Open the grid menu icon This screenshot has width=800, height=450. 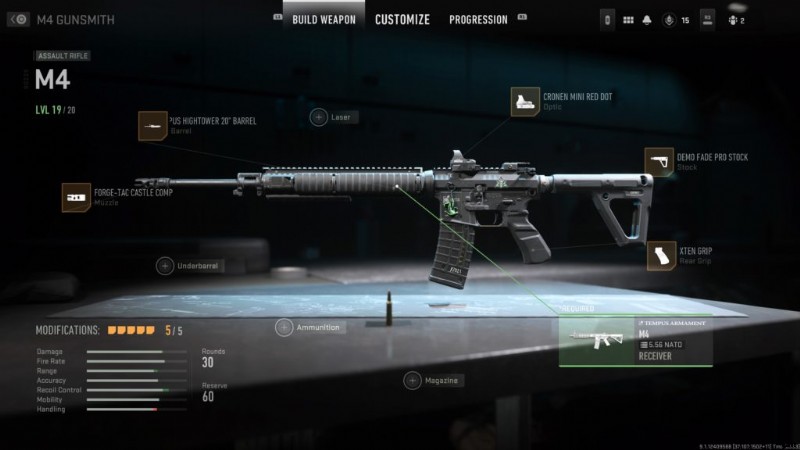click(629, 19)
